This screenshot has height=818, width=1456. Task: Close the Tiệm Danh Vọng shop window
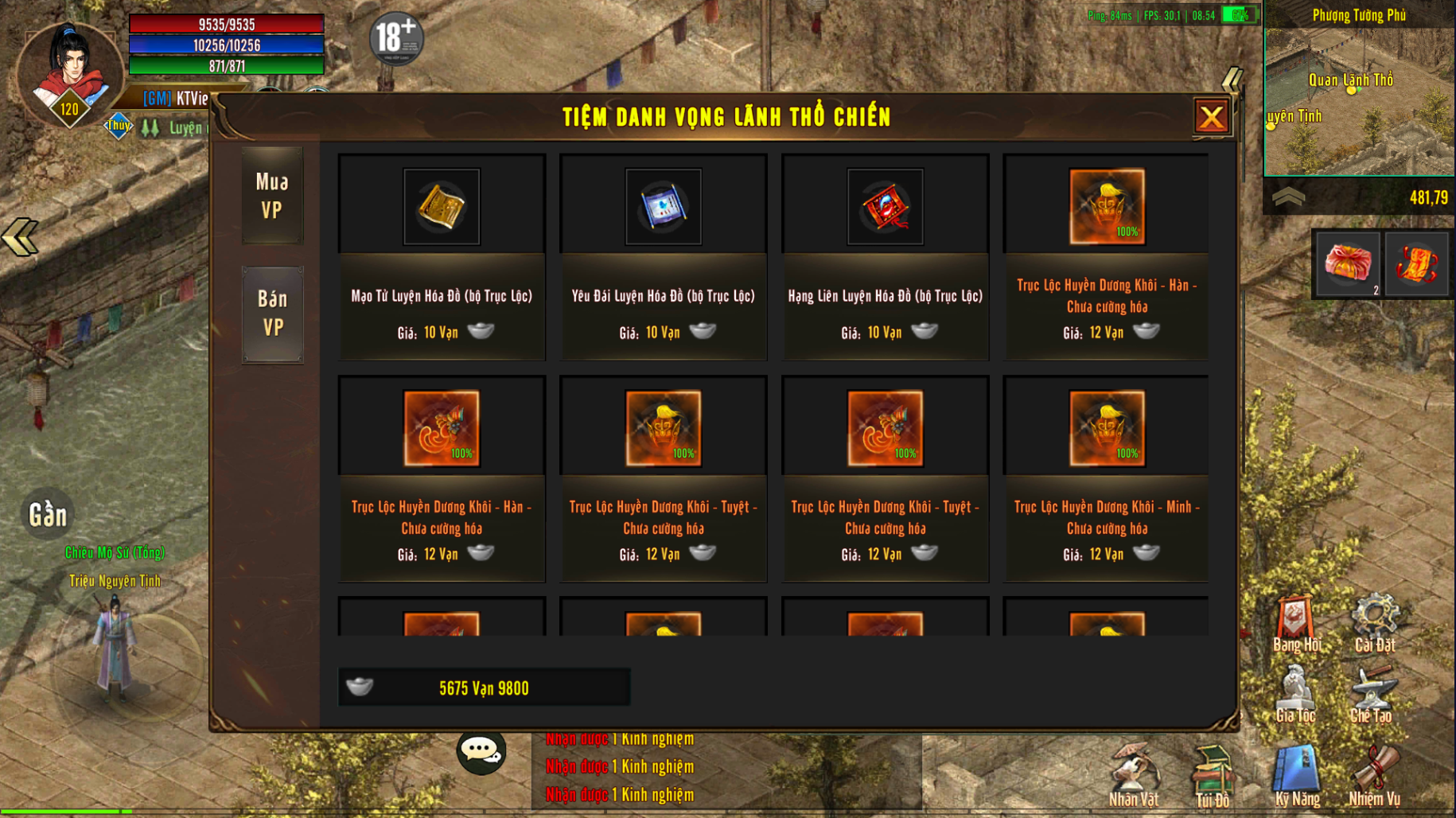coord(1211,118)
